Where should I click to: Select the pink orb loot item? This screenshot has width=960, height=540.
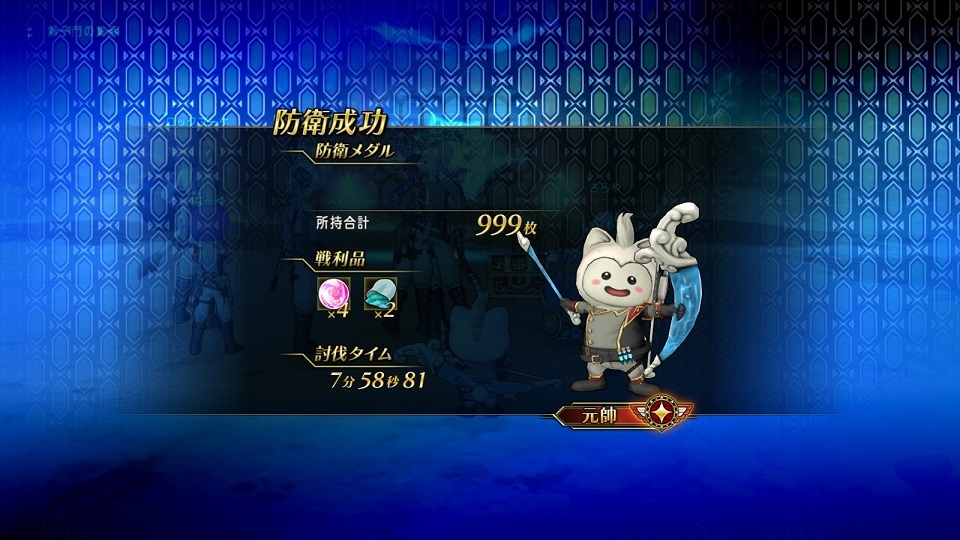click(331, 294)
